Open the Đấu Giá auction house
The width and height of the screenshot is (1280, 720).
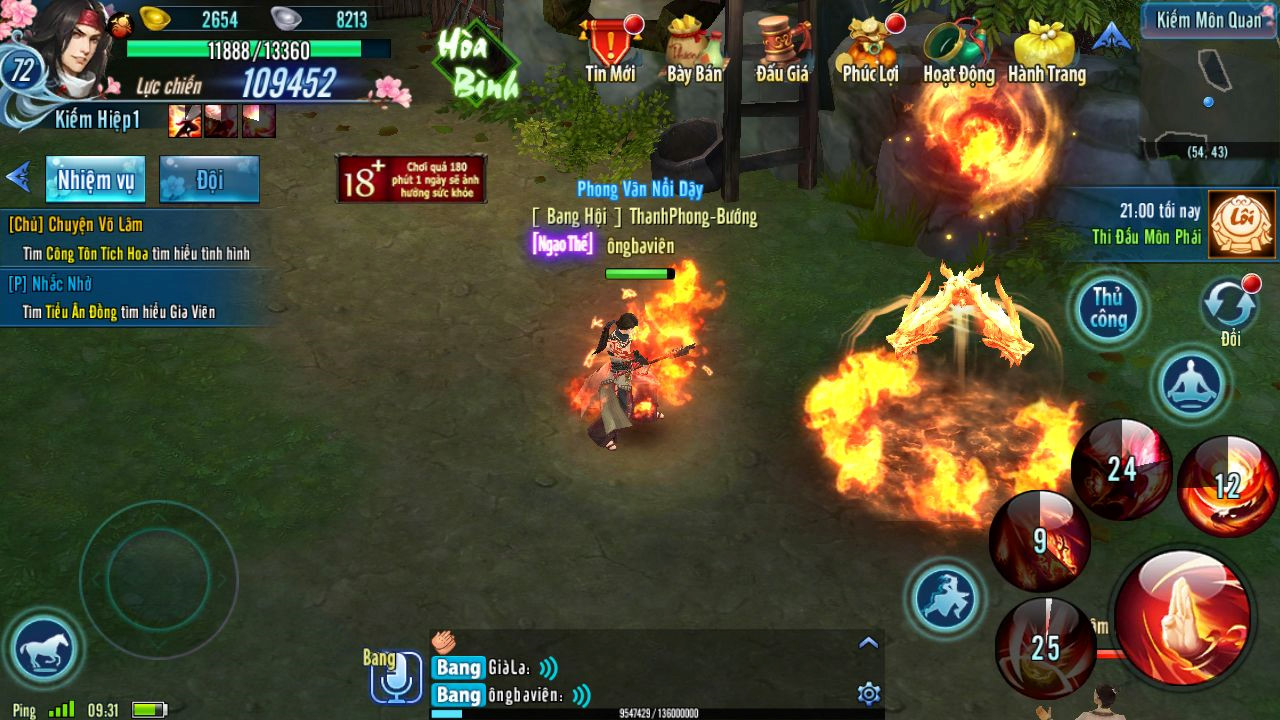coord(782,48)
